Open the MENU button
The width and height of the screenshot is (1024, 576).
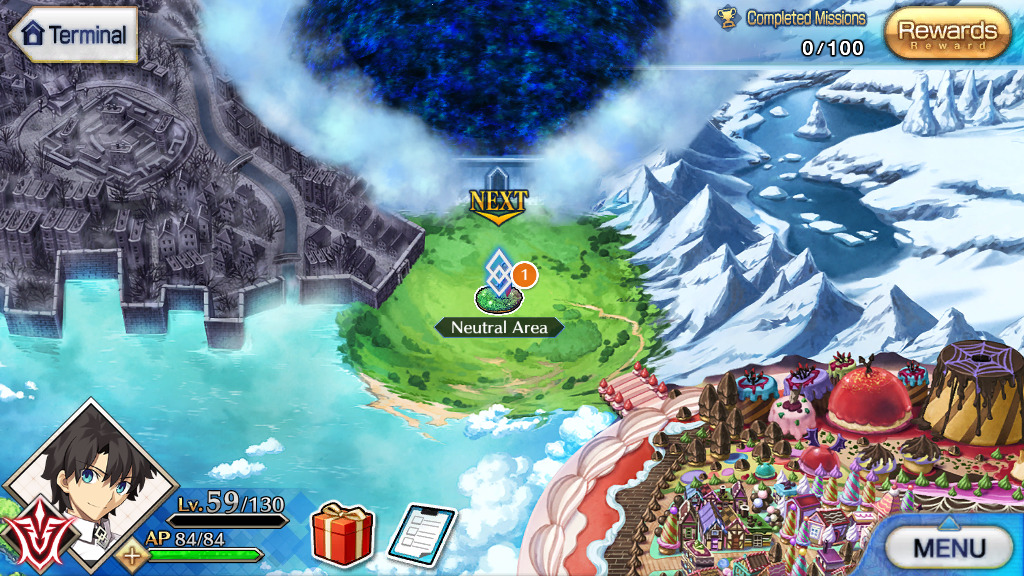[x=948, y=547]
